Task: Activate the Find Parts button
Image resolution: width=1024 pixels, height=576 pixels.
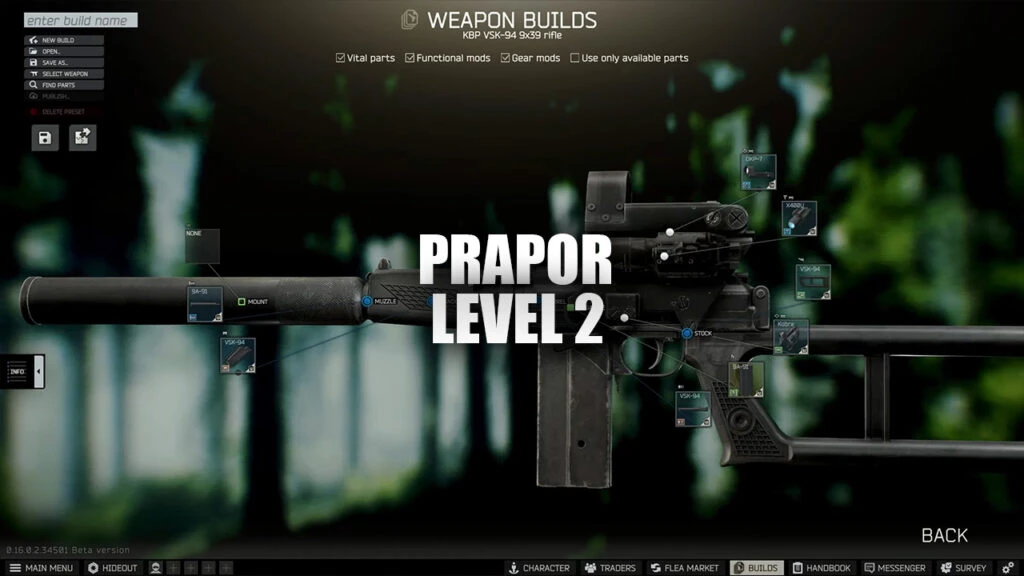Action: (x=64, y=85)
